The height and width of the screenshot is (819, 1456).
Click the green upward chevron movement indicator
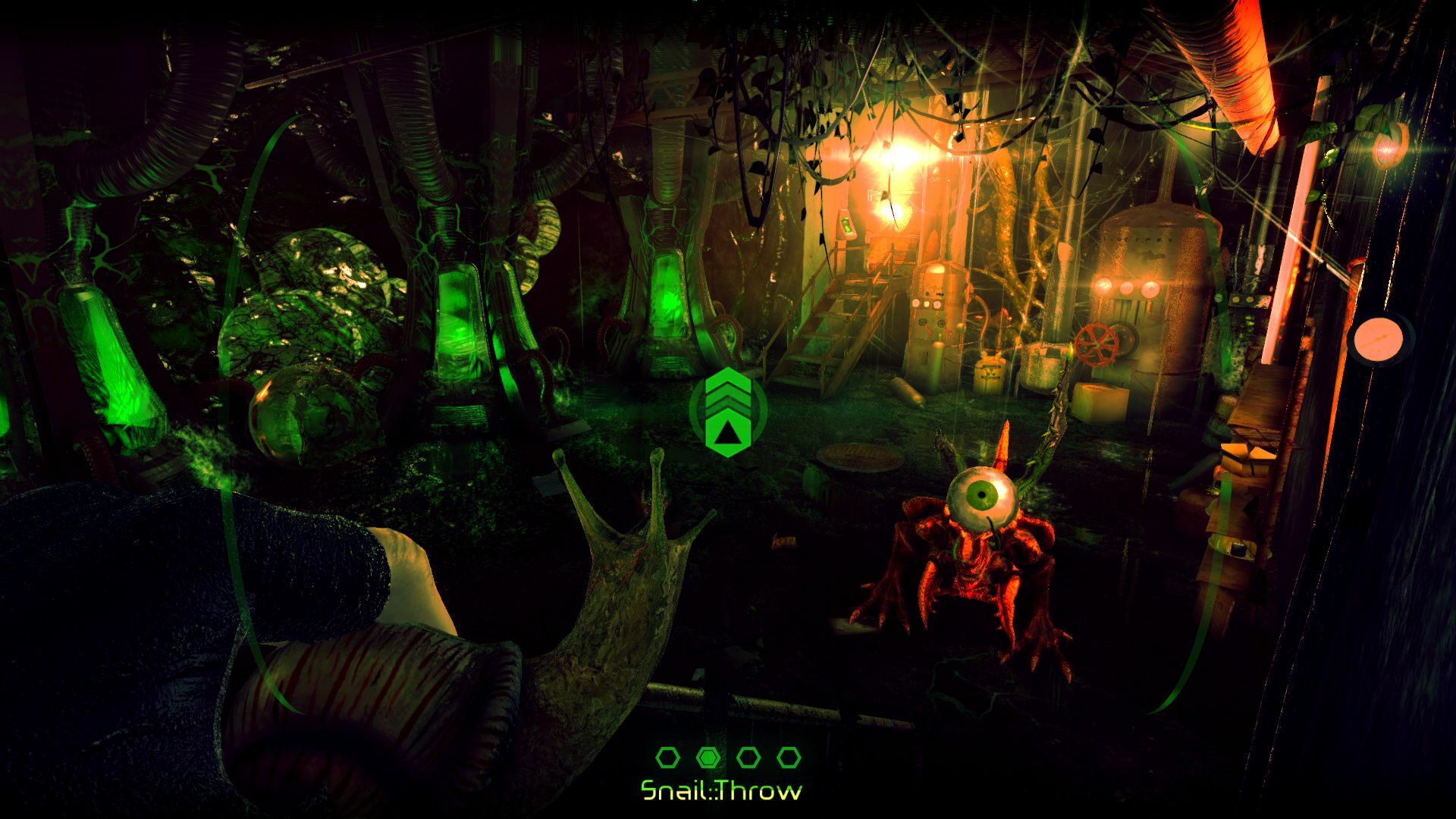tap(729, 413)
